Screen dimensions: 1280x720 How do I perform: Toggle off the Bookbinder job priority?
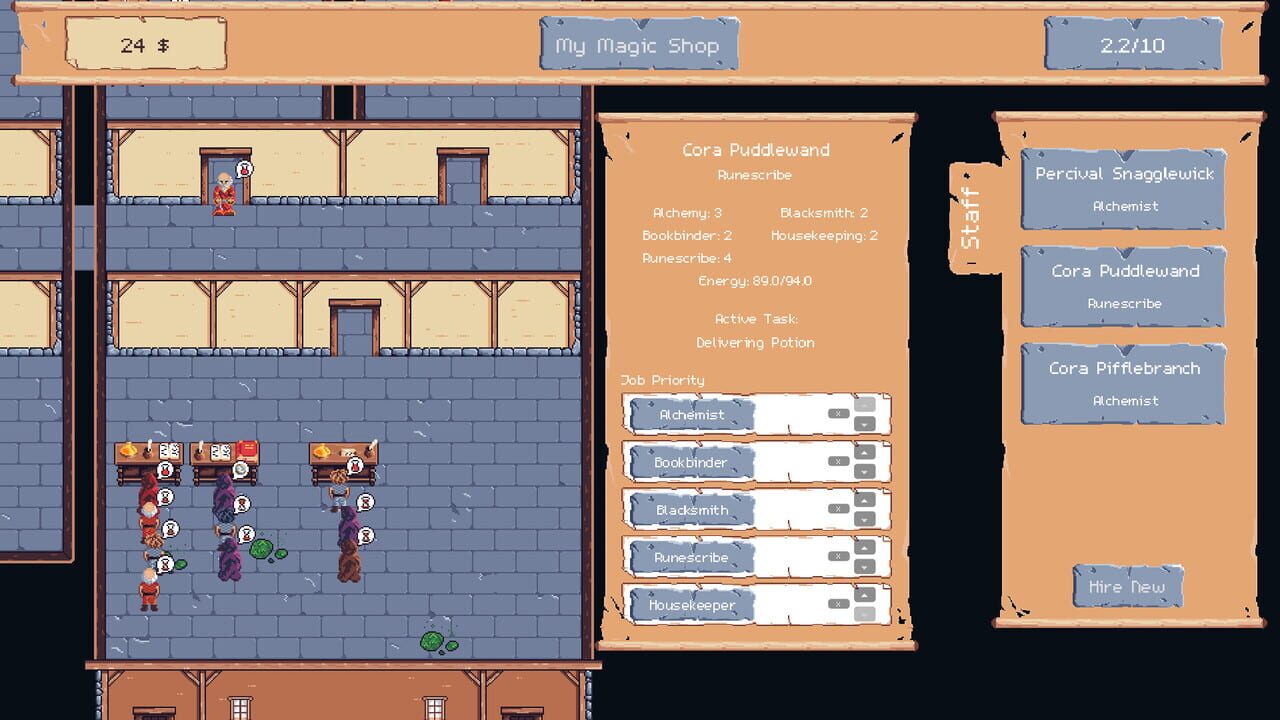coord(838,461)
